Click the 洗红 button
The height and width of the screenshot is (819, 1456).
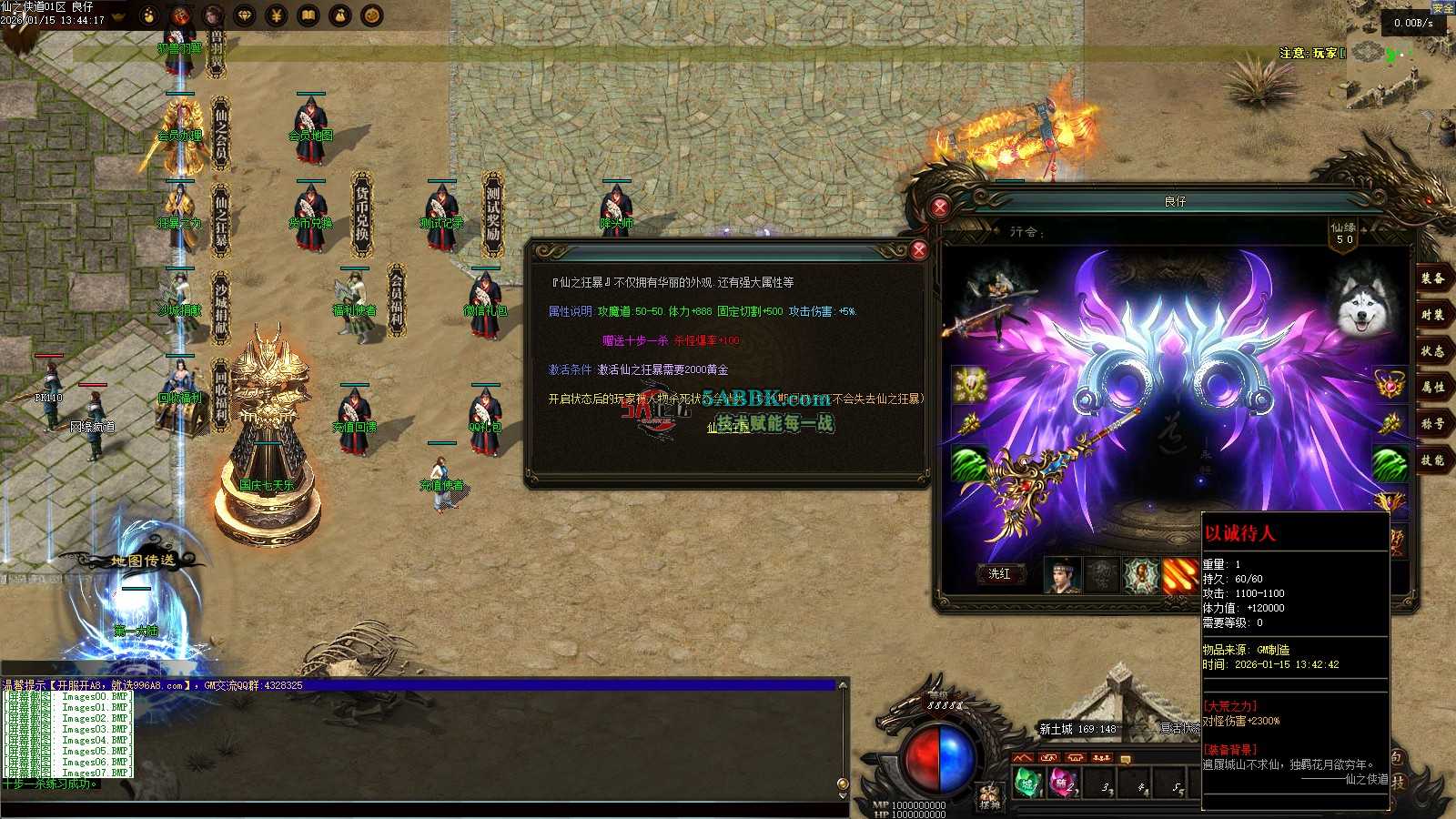tap(999, 573)
